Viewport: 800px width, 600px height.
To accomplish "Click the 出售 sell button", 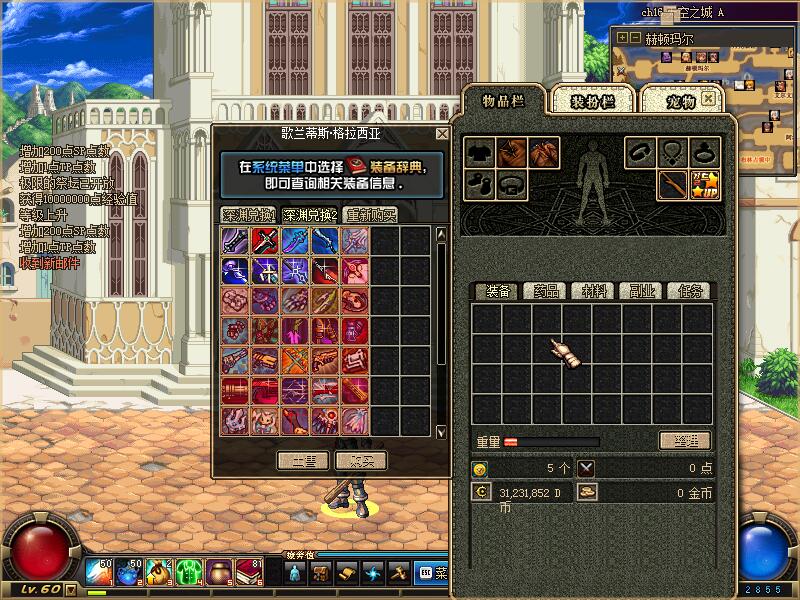I will click(x=302, y=460).
